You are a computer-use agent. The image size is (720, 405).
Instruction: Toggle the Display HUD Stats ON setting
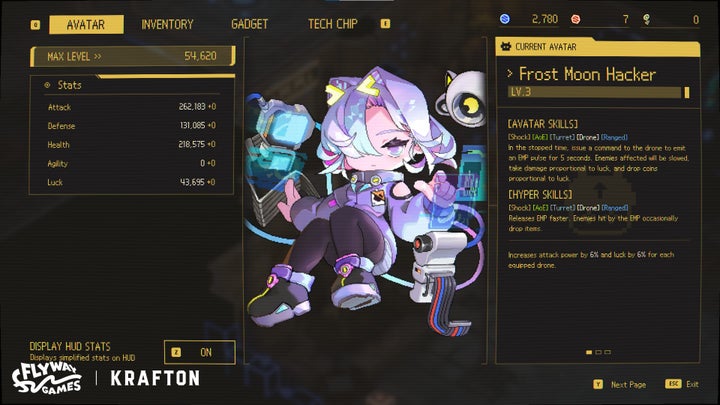(200, 352)
